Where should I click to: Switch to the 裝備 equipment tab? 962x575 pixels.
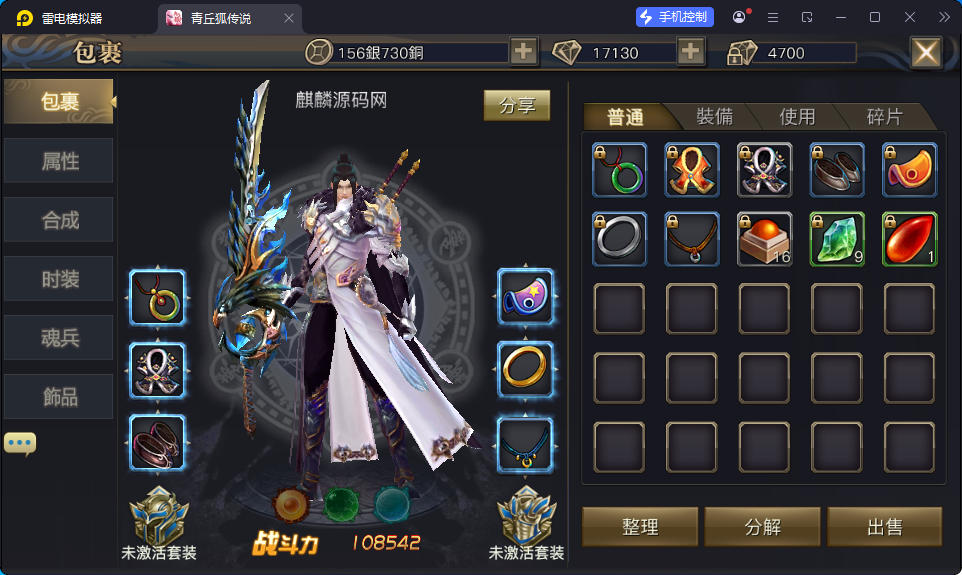(x=713, y=117)
